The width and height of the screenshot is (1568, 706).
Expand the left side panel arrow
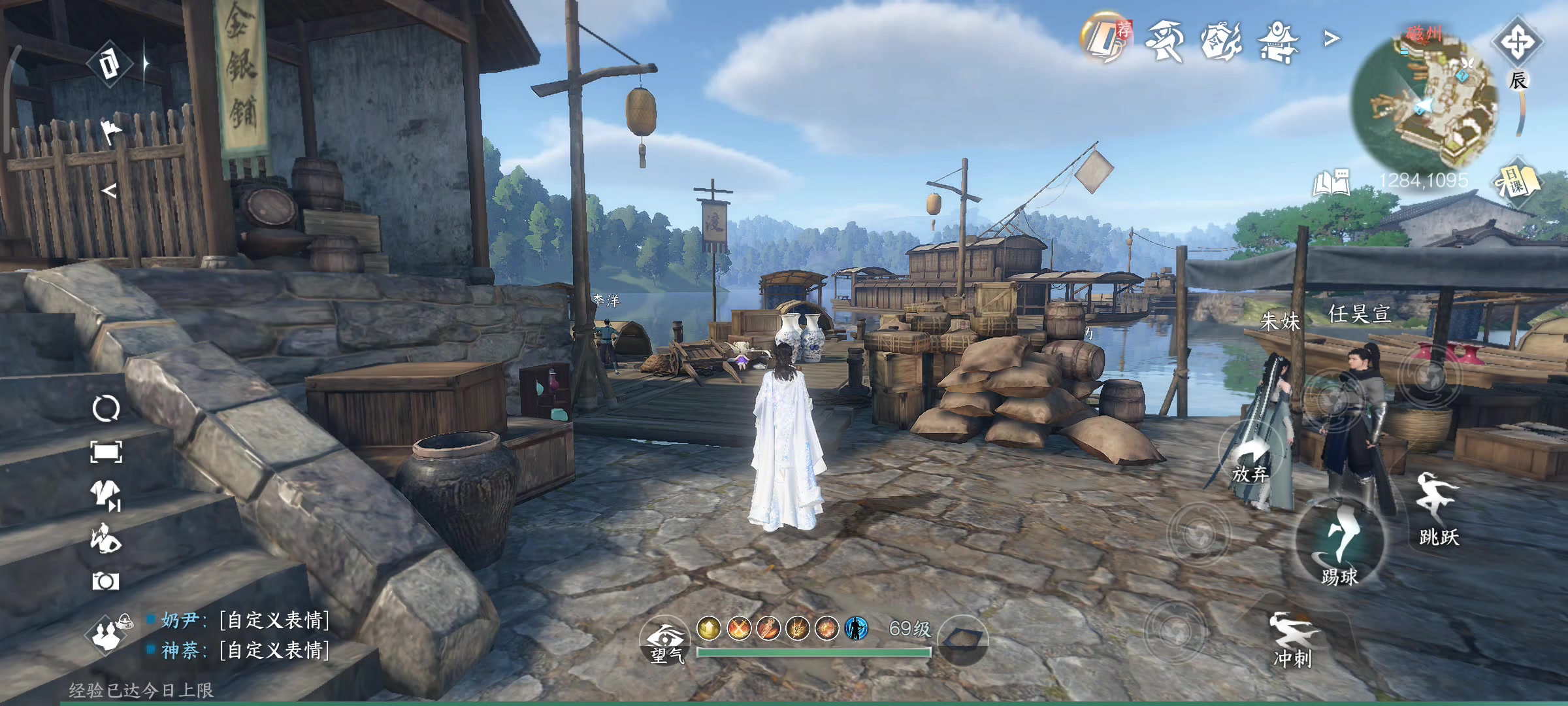point(109,191)
